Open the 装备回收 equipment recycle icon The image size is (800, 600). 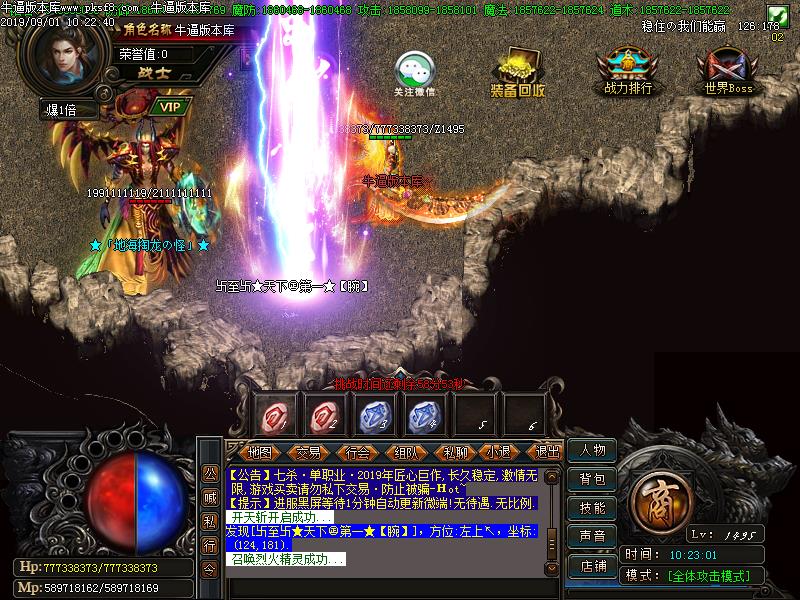(518, 70)
